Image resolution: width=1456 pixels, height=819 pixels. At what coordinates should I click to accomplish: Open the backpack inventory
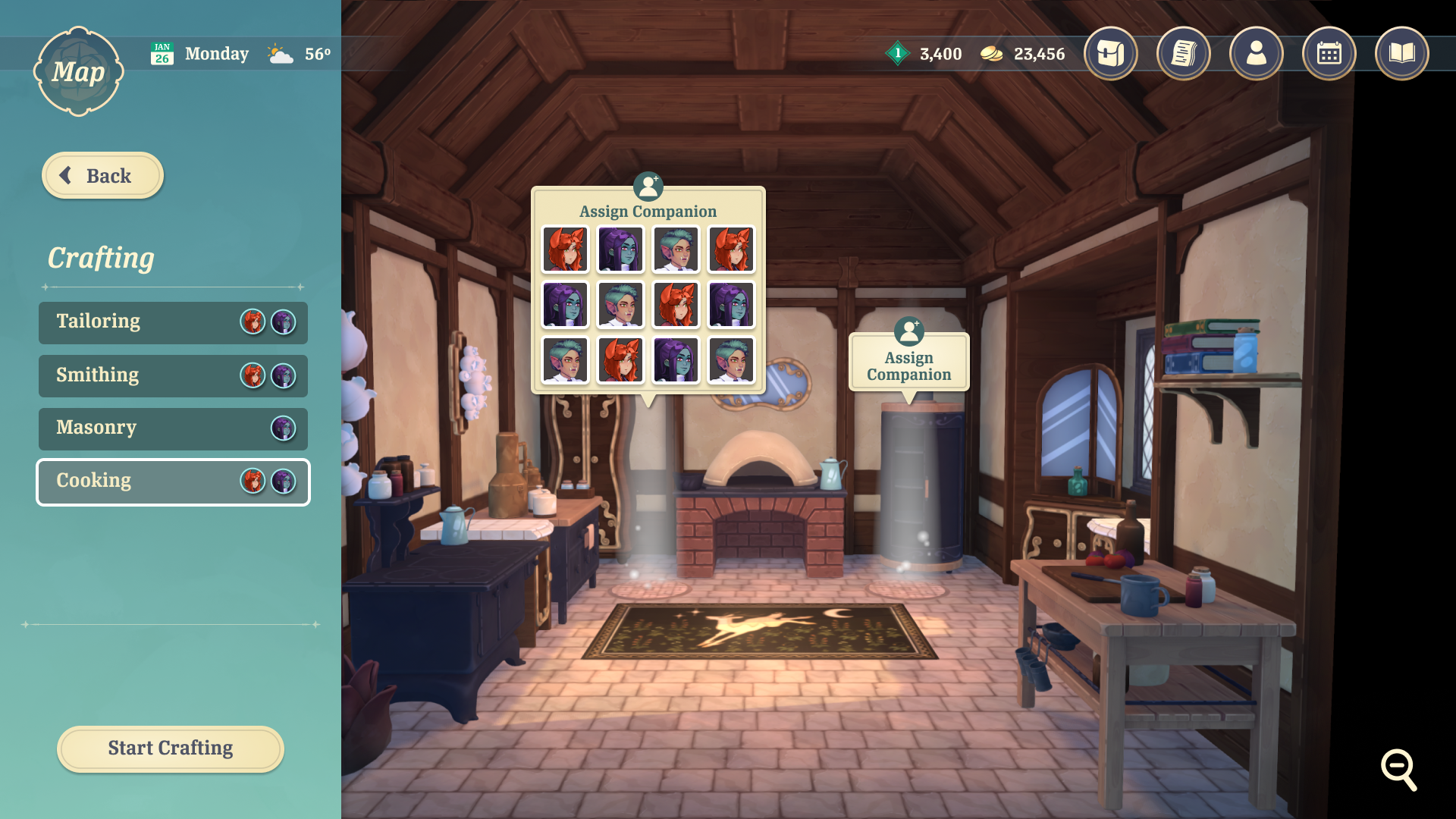(x=1110, y=53)
